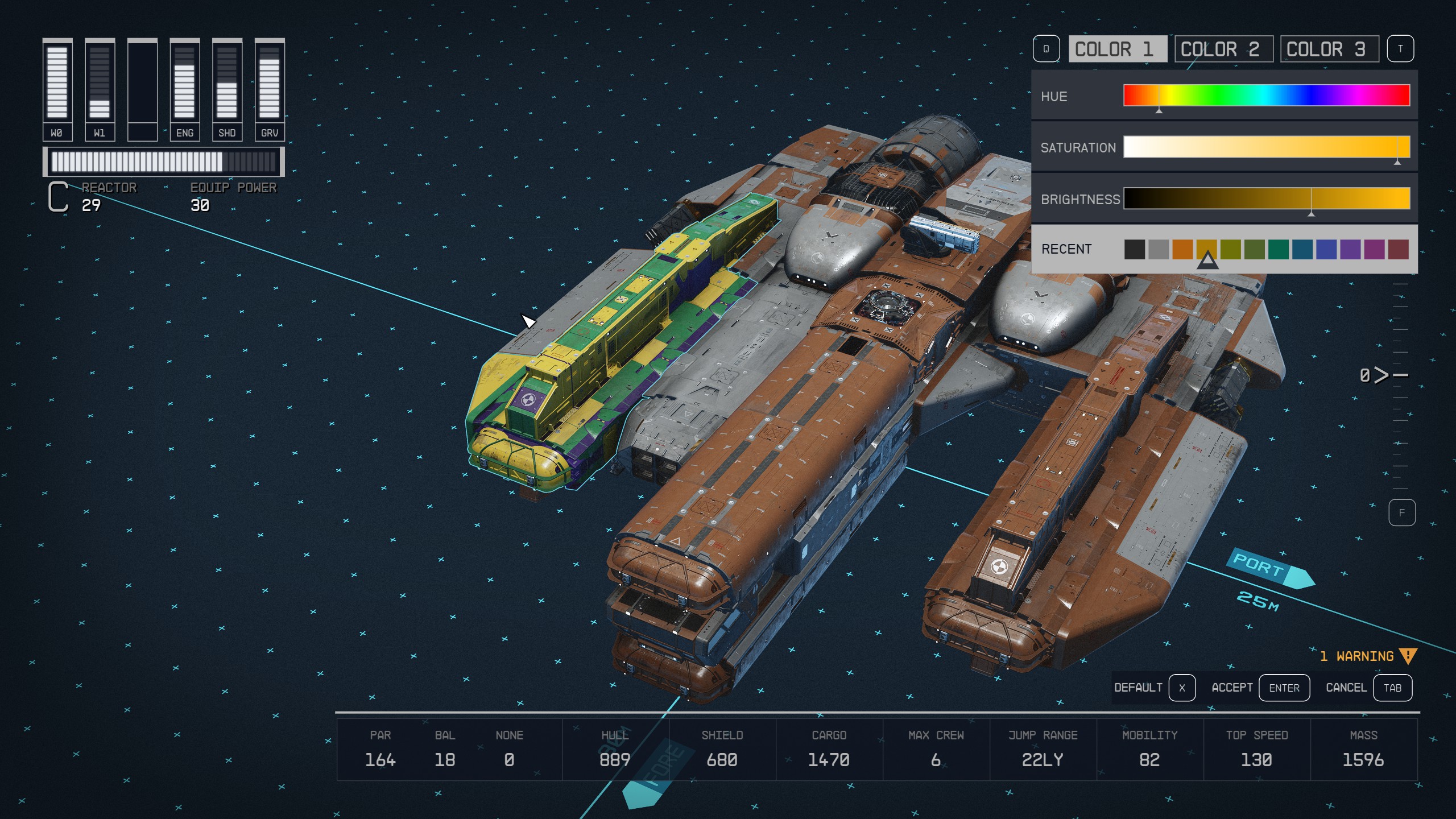Choose the gray recent color swatch
The width and height of the screenshot is (1456, 819).
[1159, 249]
